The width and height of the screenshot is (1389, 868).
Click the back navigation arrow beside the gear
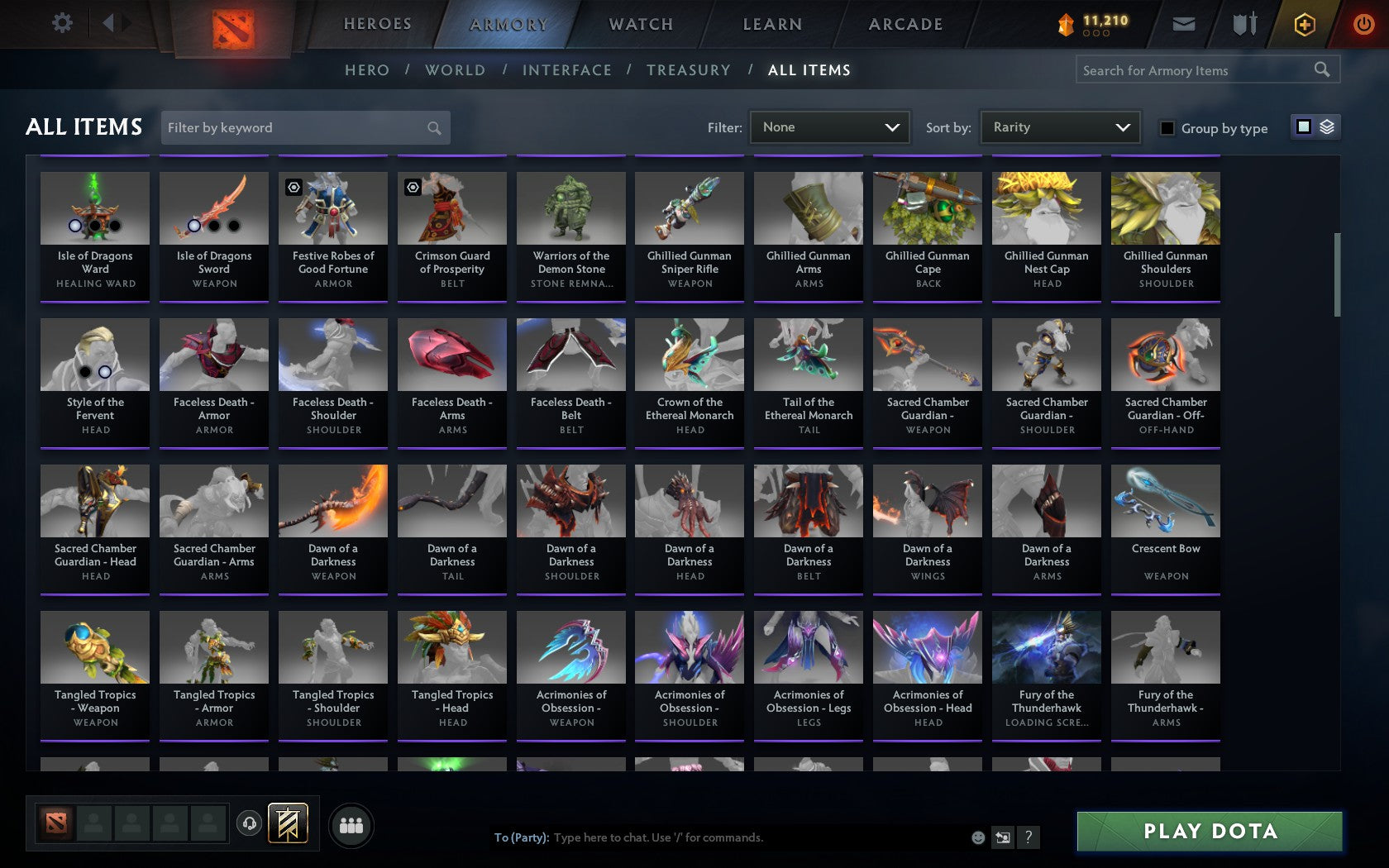point(110,23)
